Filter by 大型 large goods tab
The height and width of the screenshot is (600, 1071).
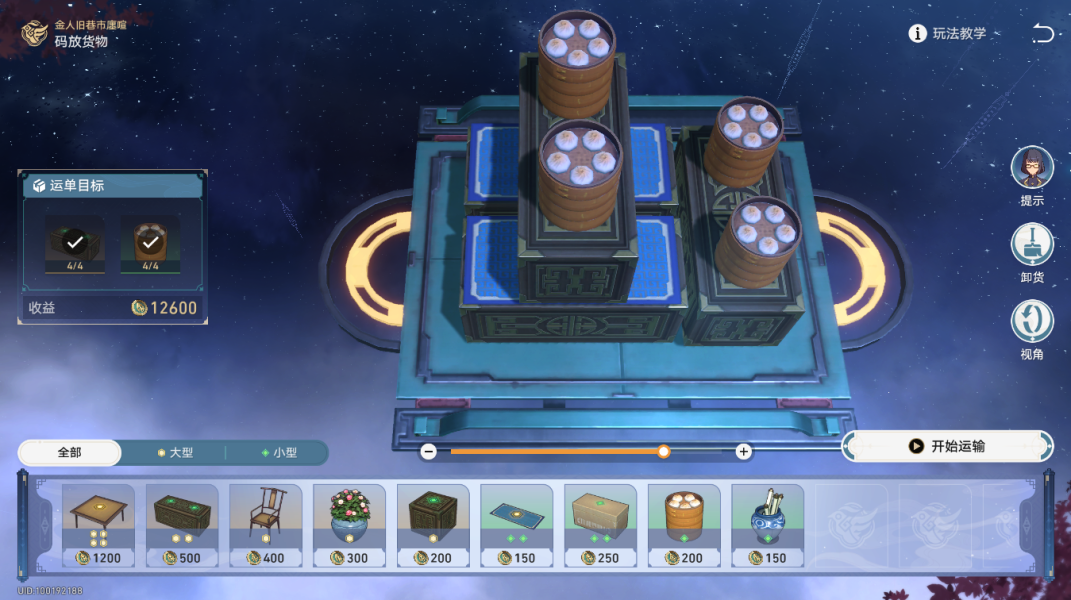tap(176, 453)
